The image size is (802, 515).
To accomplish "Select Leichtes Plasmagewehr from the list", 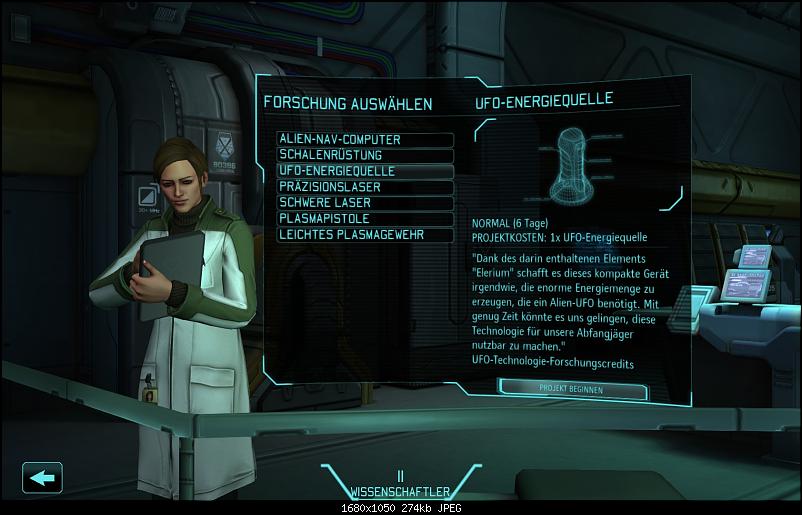I will pos(366,234).
